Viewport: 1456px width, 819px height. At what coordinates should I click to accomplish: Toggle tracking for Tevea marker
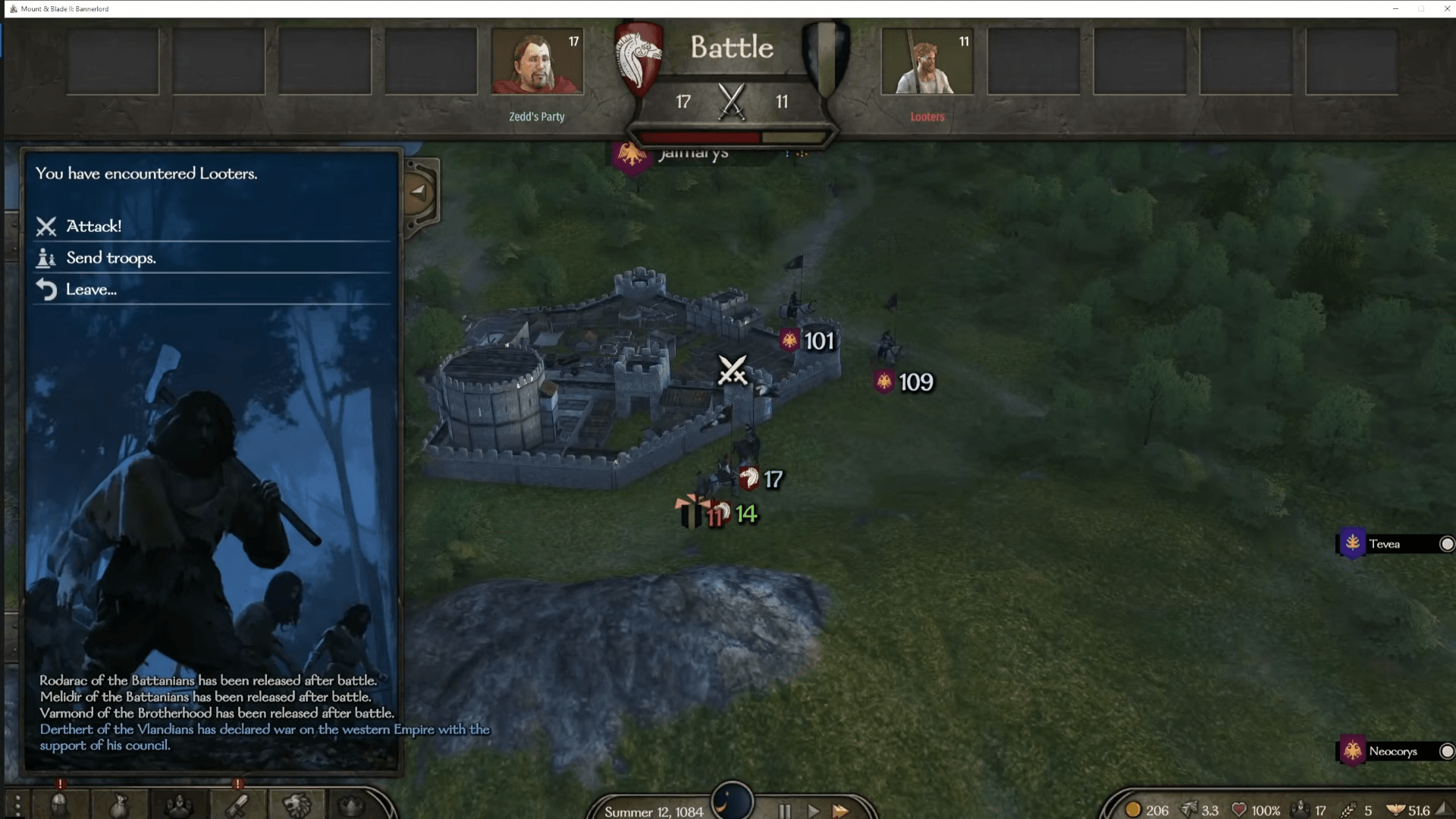1446,544
